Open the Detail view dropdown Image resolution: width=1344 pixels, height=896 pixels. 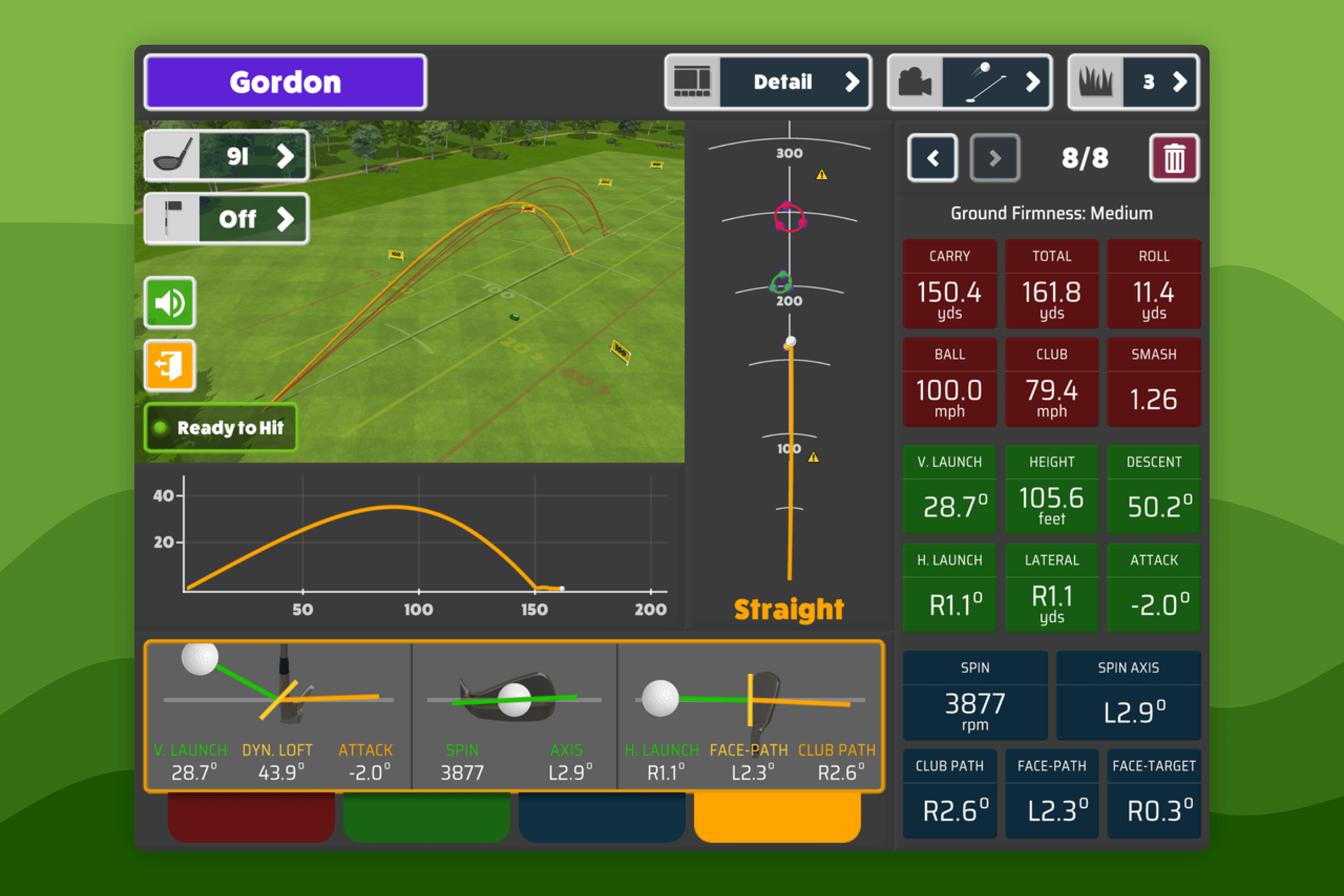pos(783,81)
